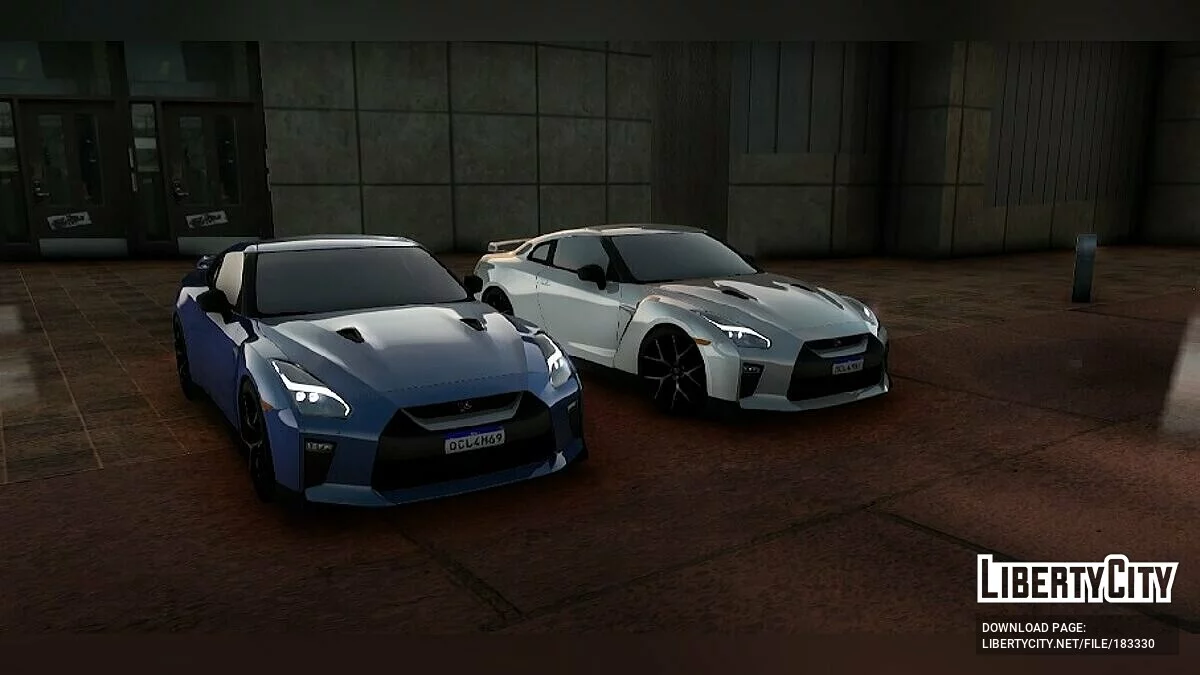Viewport: 1200px width, 675px height.
Task: Click the LibertyCity logo watermark
Action: click(x=1077, y=579)
